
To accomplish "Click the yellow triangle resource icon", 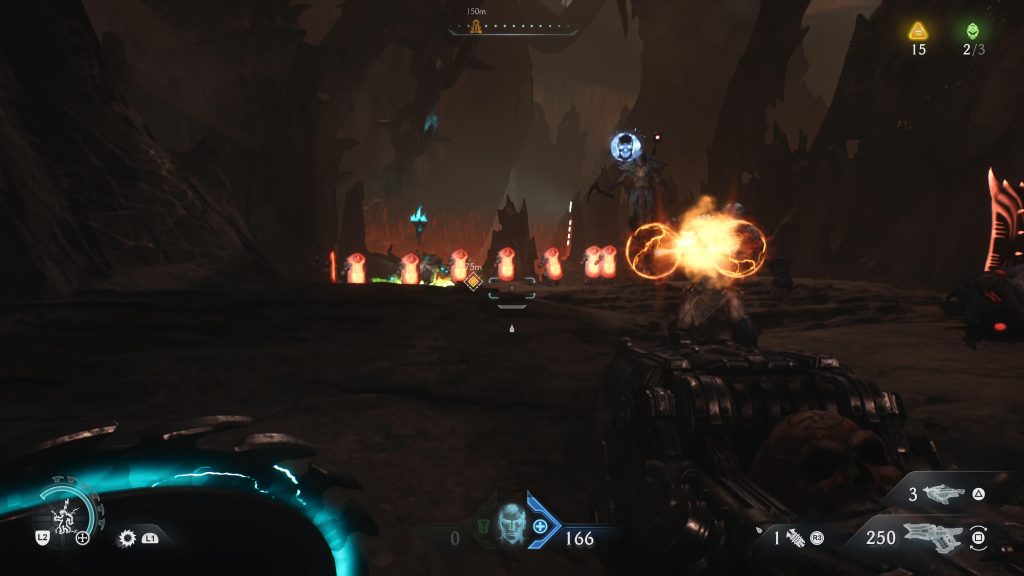I will pos(918,31).
